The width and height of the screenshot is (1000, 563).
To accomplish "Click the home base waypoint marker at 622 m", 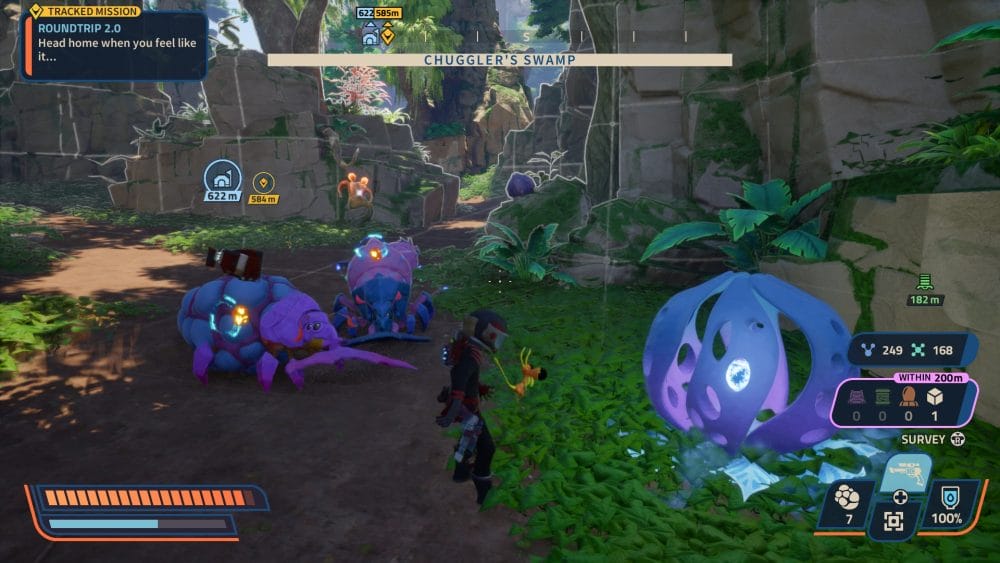I will (222, 178).
